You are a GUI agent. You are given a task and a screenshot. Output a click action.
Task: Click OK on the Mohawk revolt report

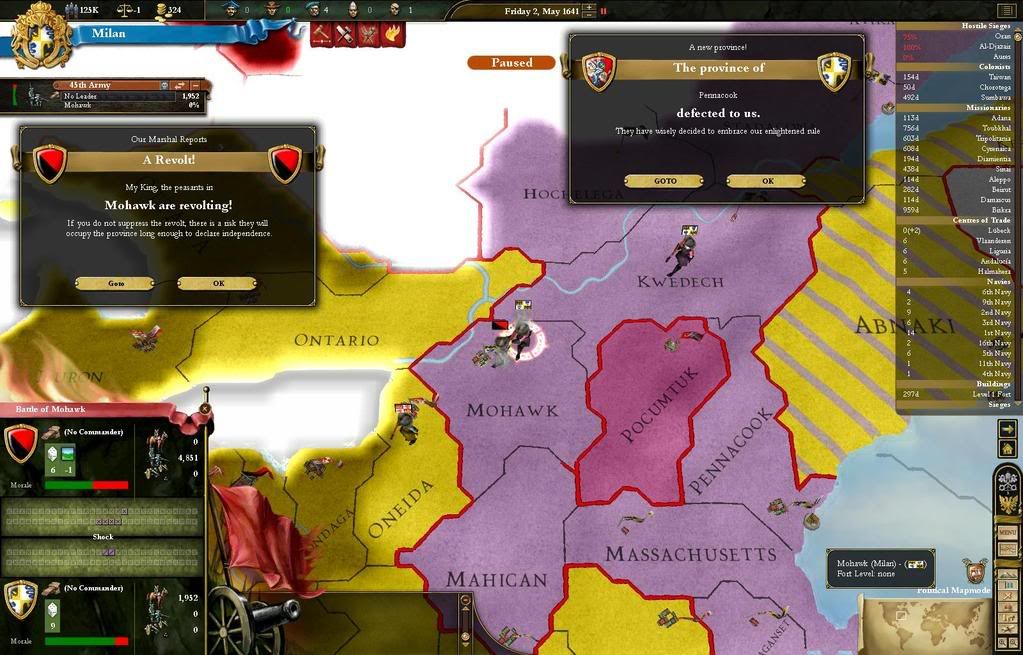217,283
